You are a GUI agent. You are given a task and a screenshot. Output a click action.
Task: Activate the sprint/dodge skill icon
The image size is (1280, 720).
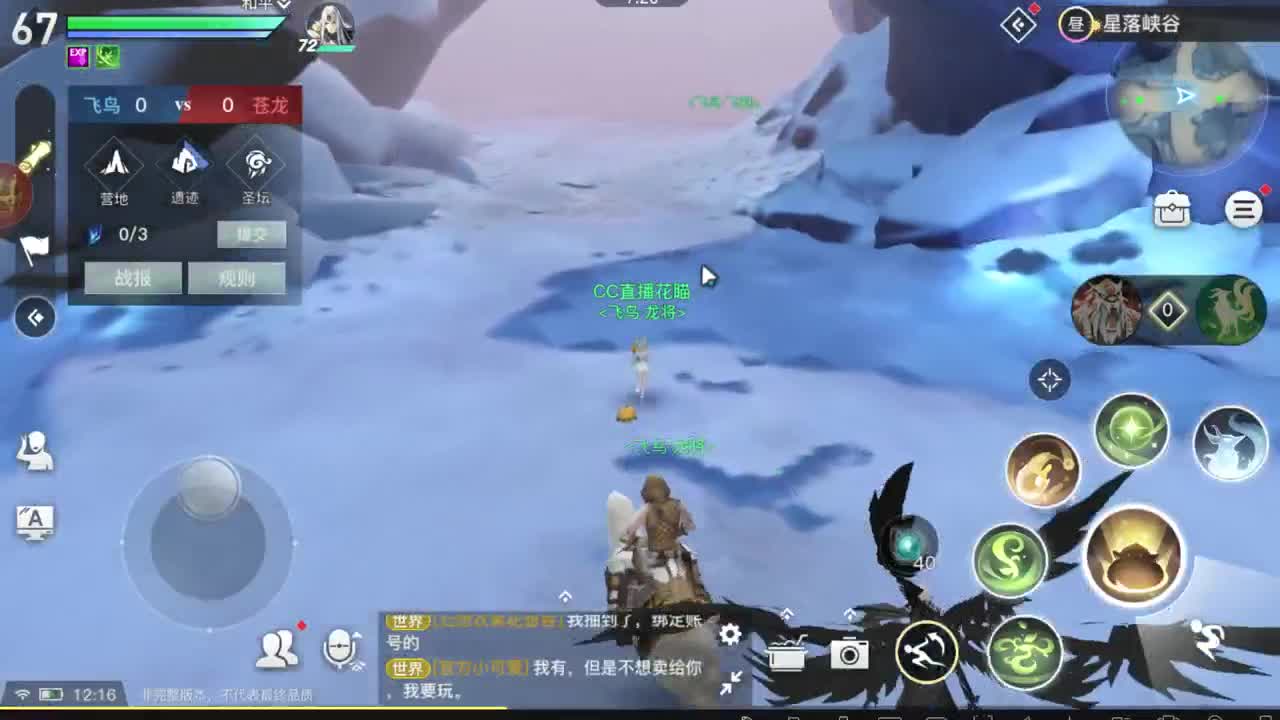(925, 652)
